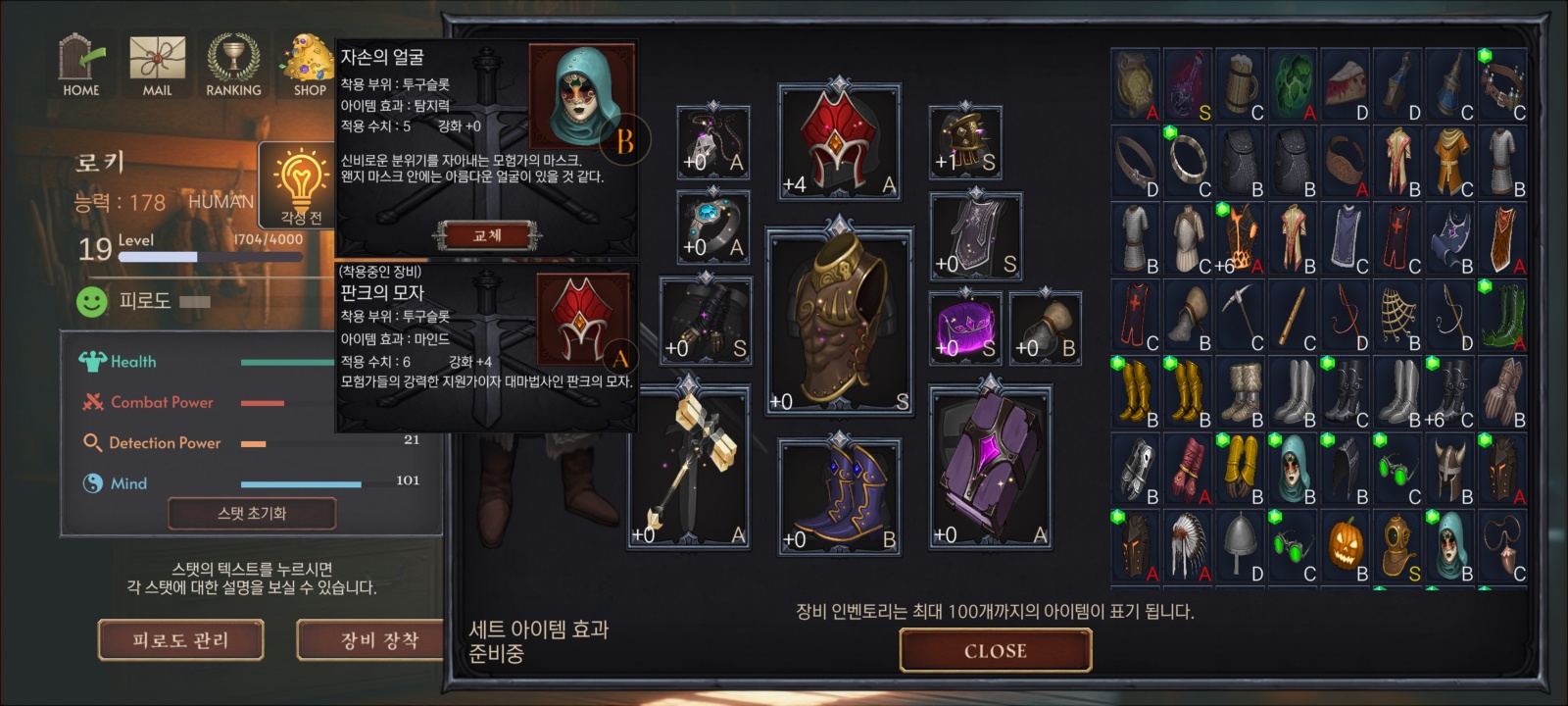Select the 장비 장착 equip button
The width and height of the screenshot is (1568, 706).
tap(378, 640)
